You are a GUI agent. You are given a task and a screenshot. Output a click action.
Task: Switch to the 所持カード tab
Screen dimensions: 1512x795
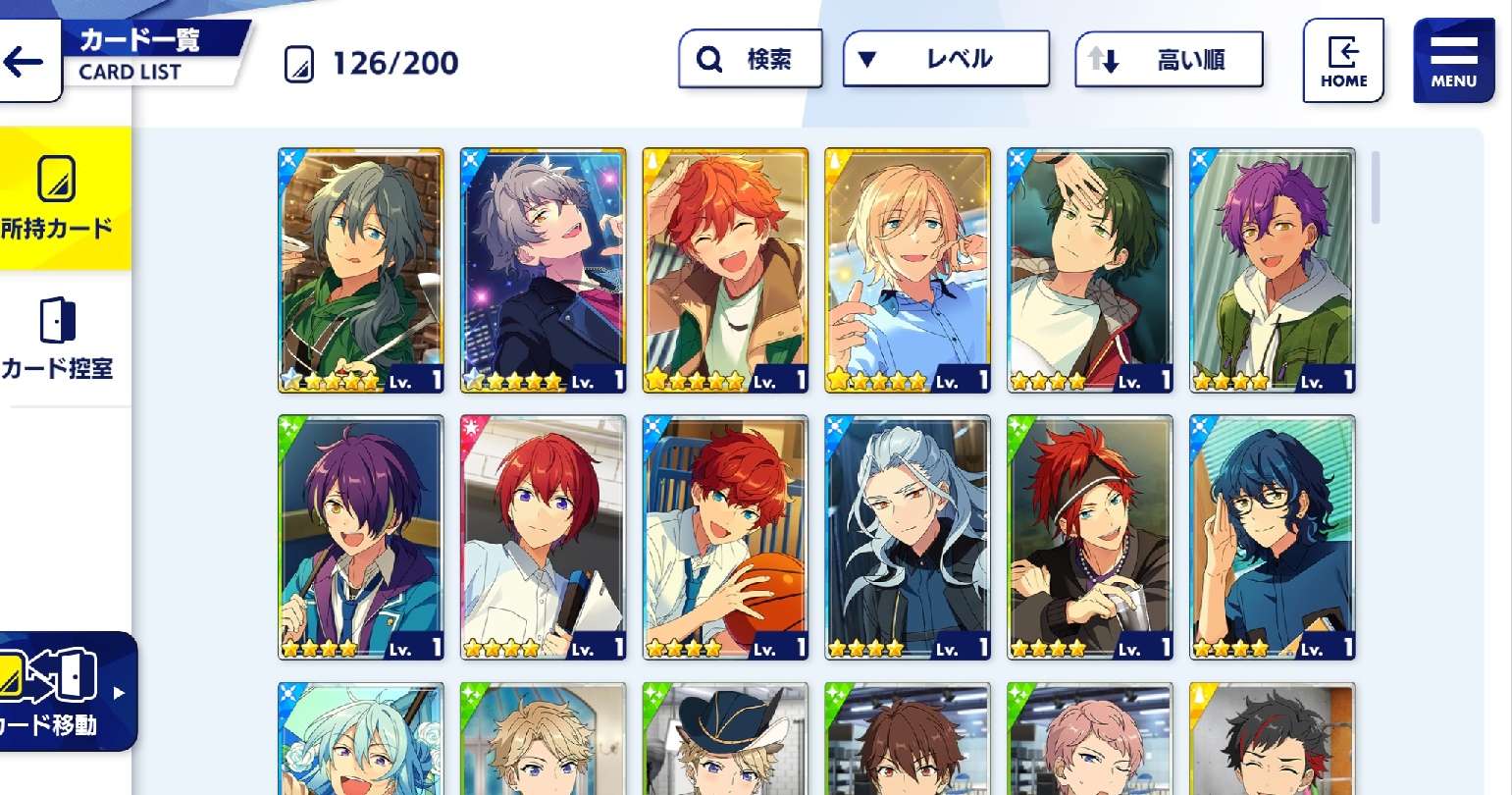pyautogui.click(x=59, y=198)
